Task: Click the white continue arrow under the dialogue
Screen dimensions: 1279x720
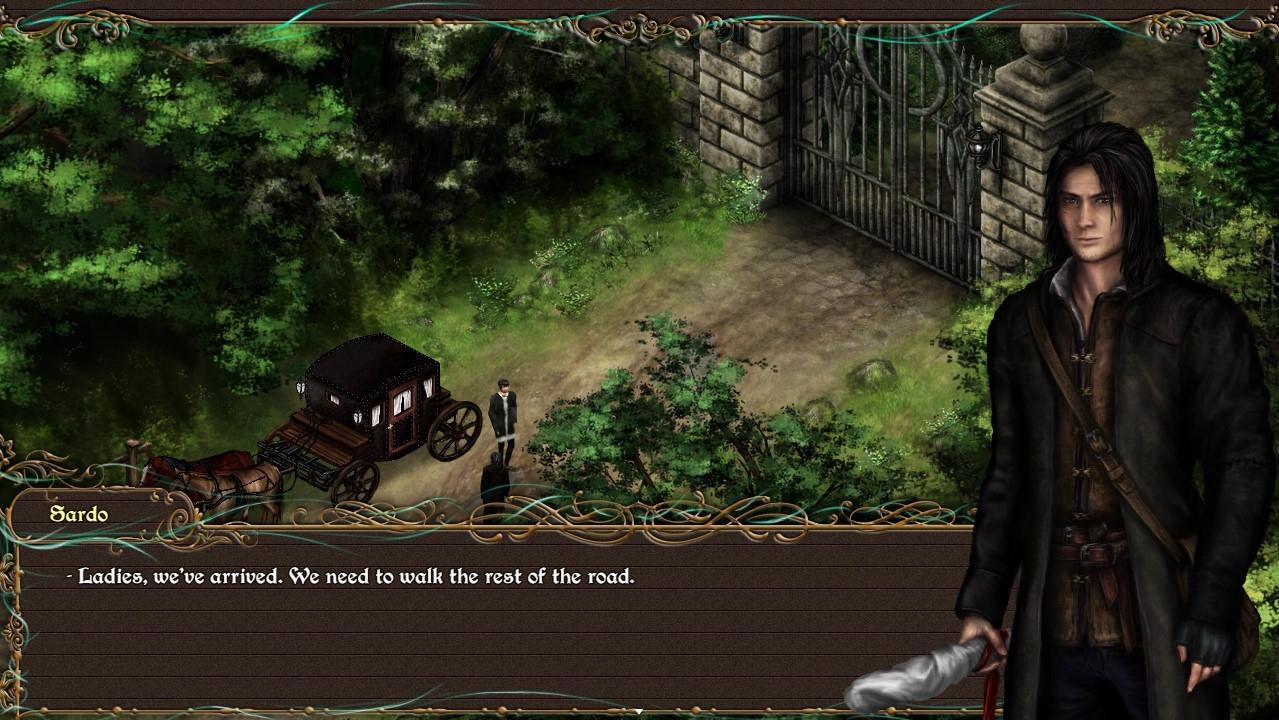Action: tap(638, 711)
